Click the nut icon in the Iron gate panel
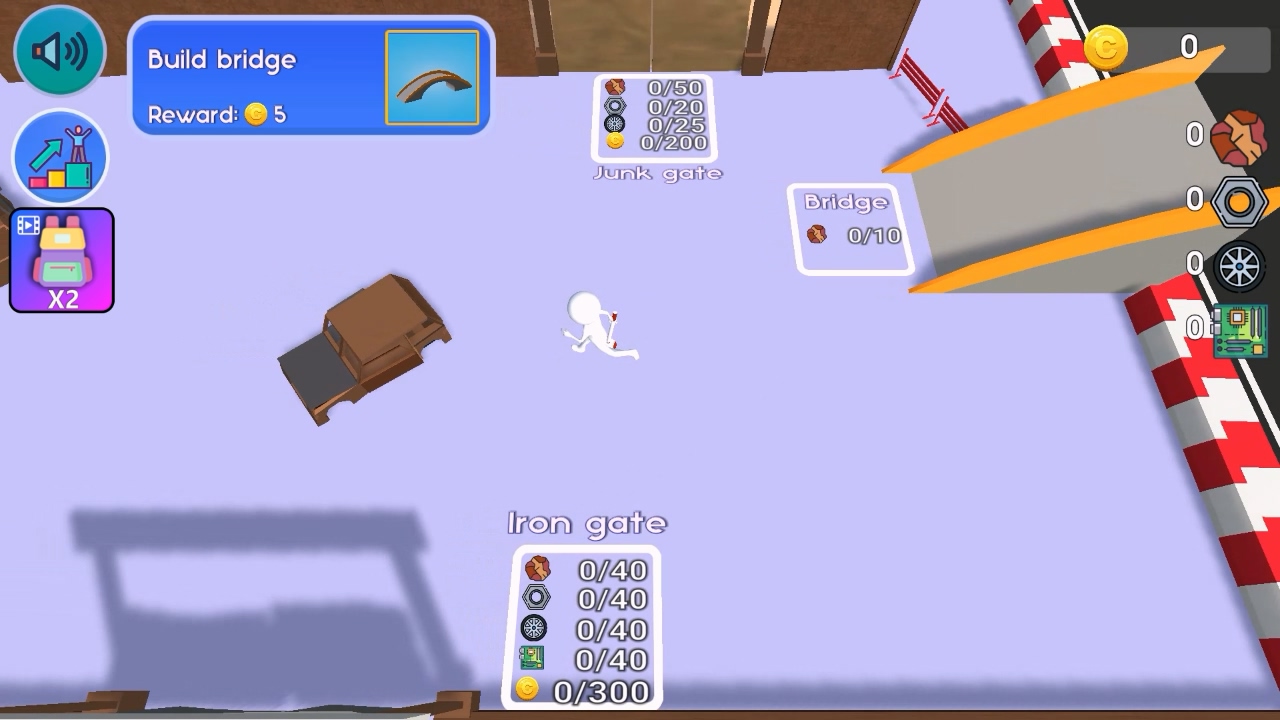The image size is (1280, 720). click(537, 600)
